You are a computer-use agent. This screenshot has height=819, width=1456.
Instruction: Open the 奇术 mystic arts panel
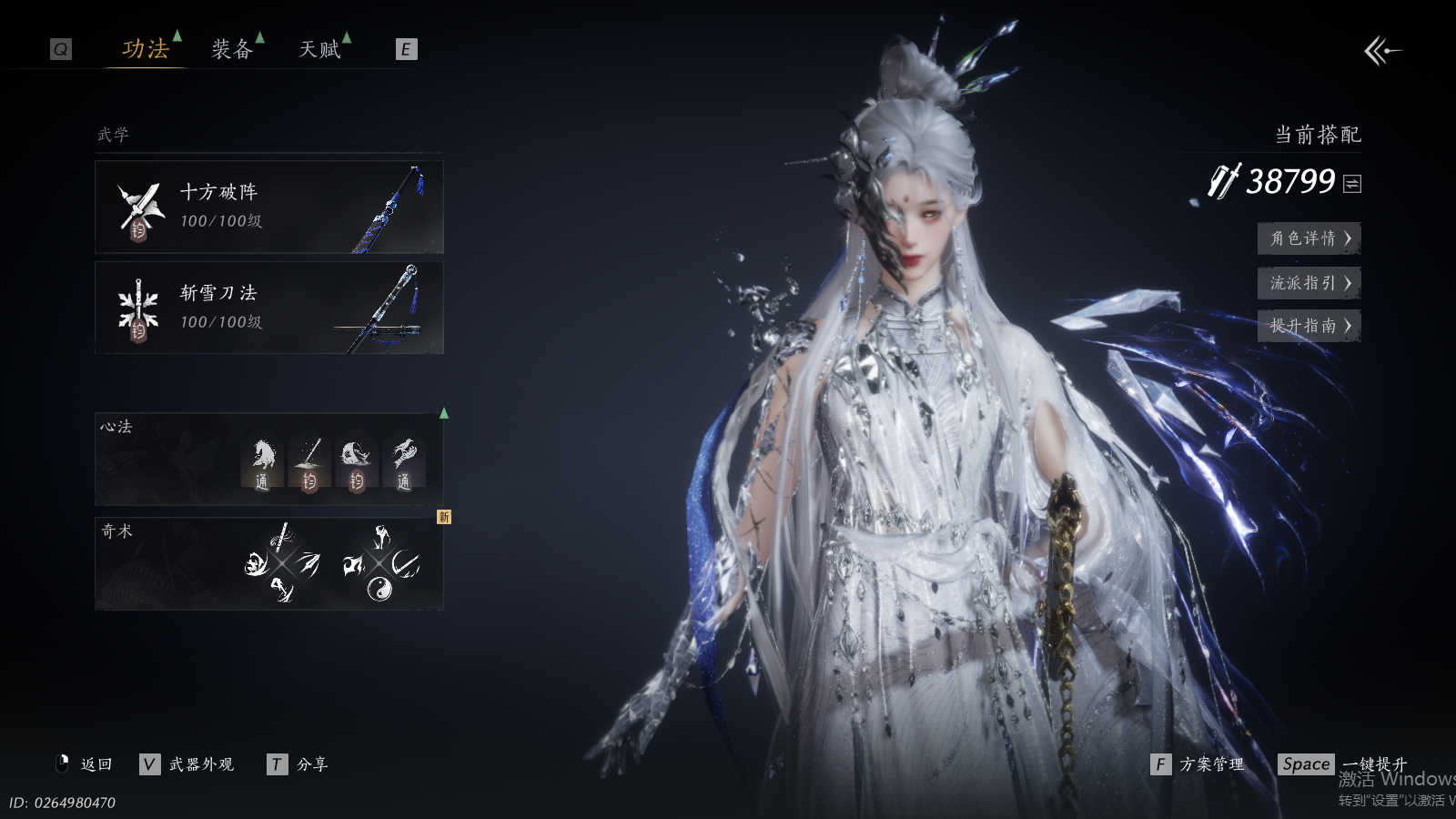[x=269, y=563]
